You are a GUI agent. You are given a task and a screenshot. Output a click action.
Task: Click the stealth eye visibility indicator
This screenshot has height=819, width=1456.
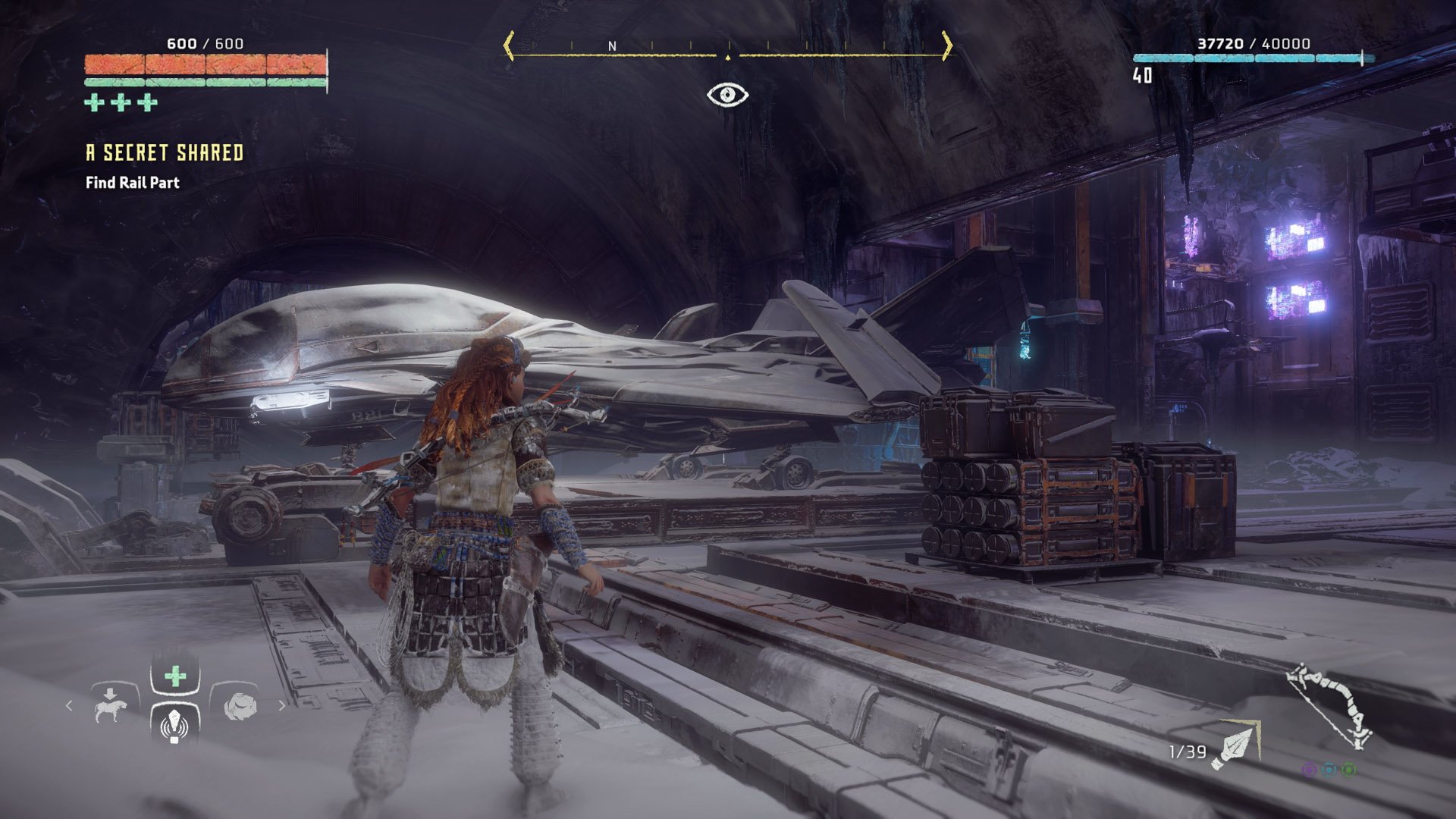point(727,95)
